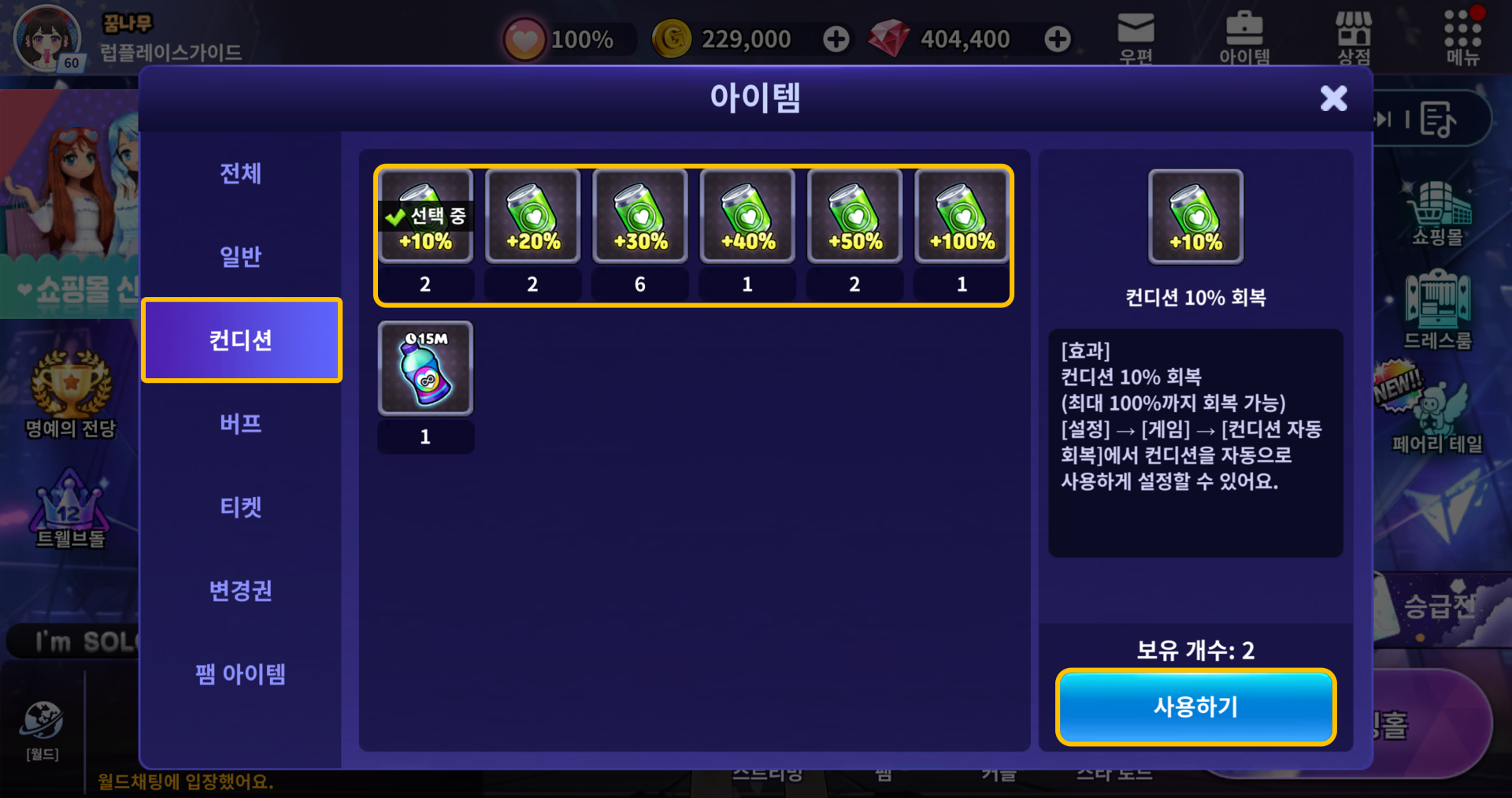Add more ruby gems with plus button

(1058, 39)
